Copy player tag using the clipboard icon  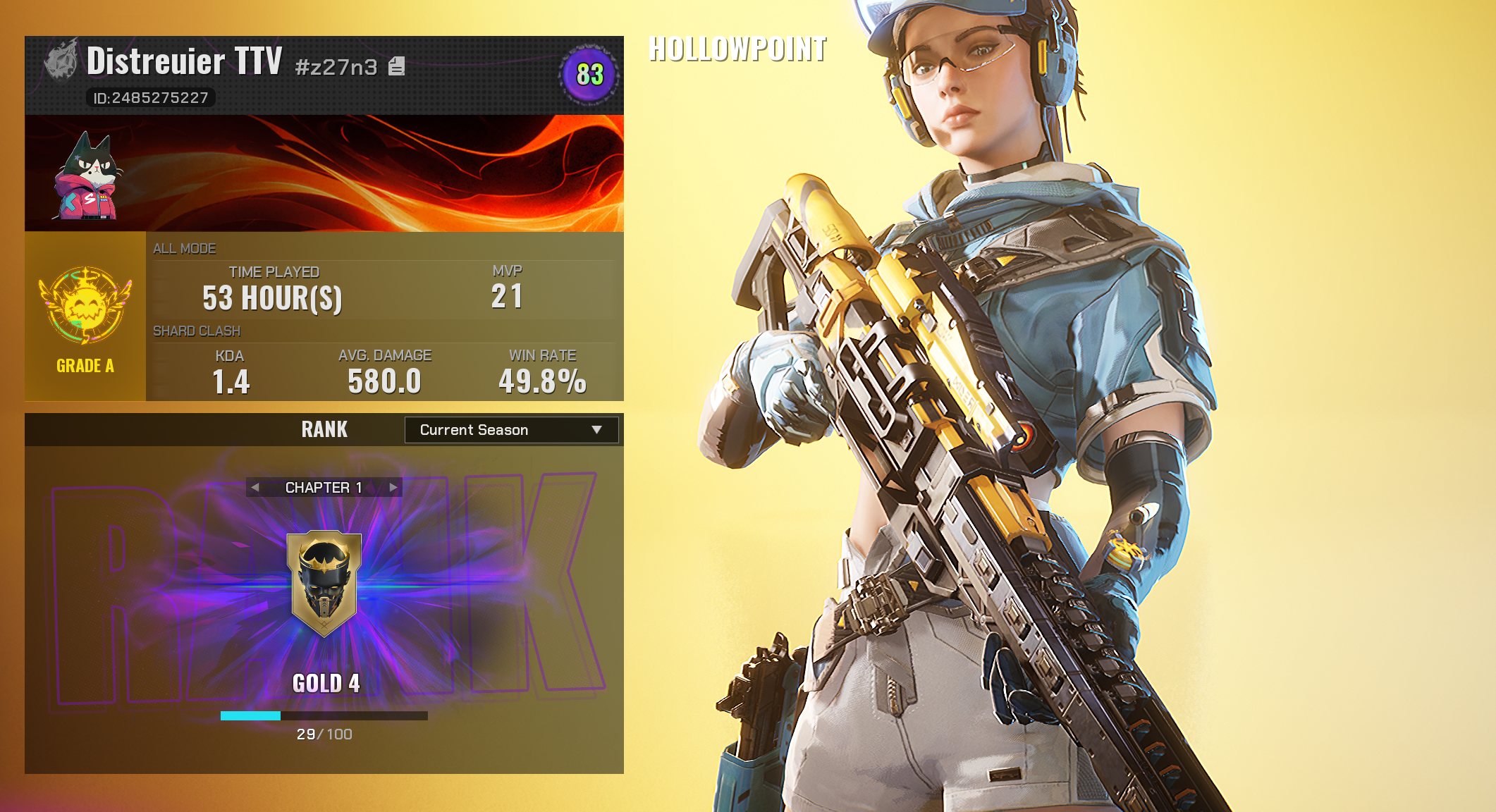pyautogui.click(x=397, y=66)
